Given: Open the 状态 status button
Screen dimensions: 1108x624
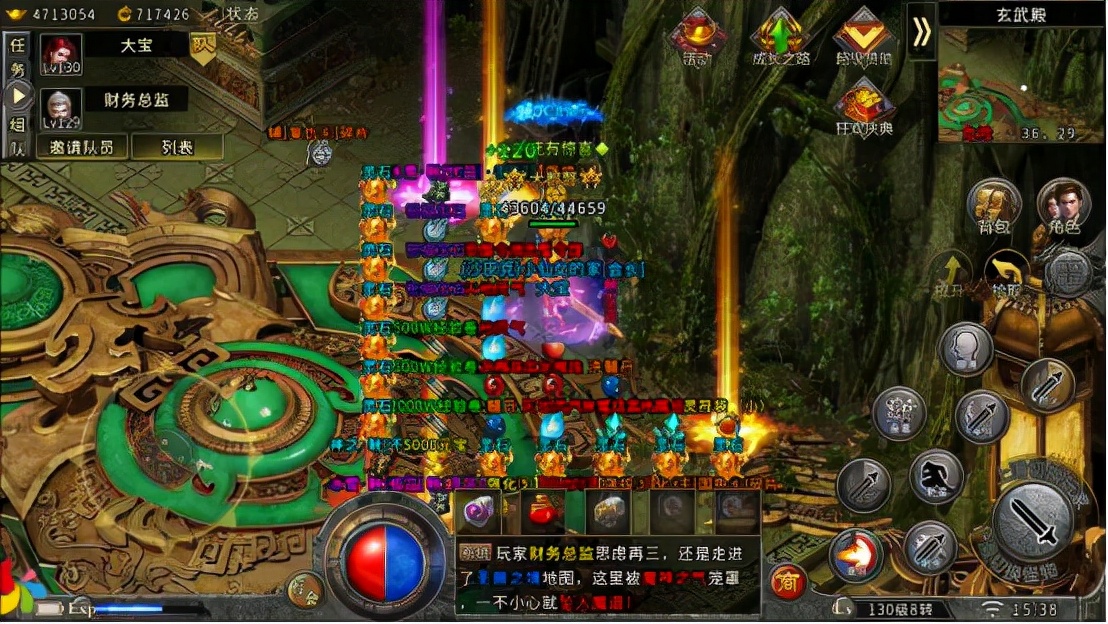Looking at the screenshot, I should click(x=239, y=14).
